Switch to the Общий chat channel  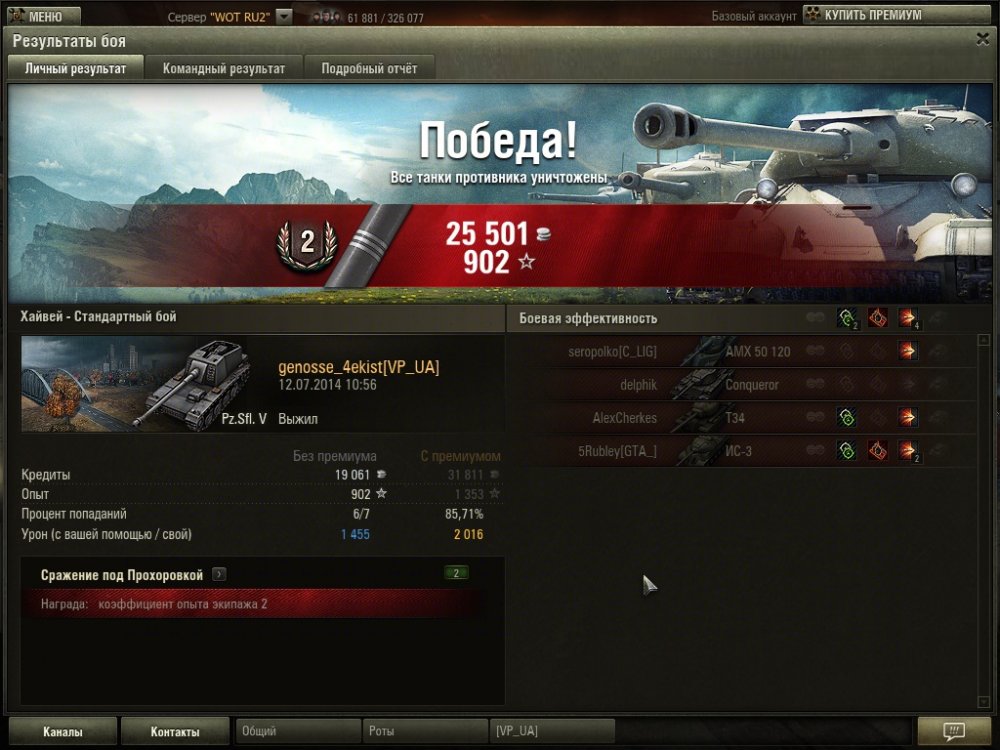click(298, 731)
